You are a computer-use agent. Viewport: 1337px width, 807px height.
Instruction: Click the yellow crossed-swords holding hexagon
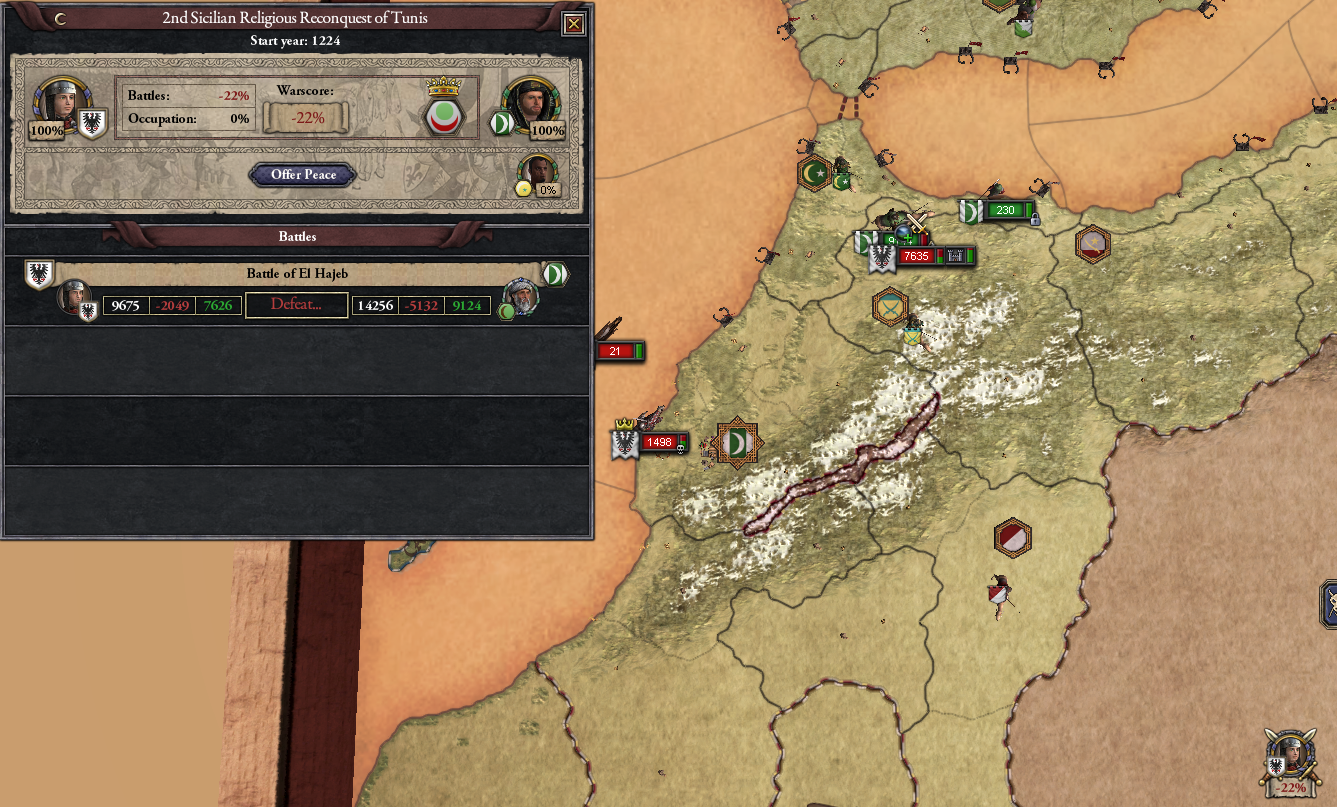point(888,307)
